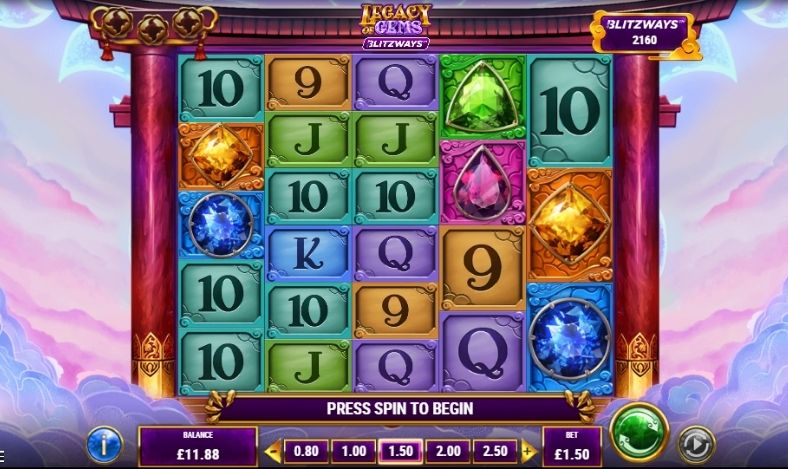Open the blue info paytable button
Viewport: 788px width, 469px height.
(104, 443)
